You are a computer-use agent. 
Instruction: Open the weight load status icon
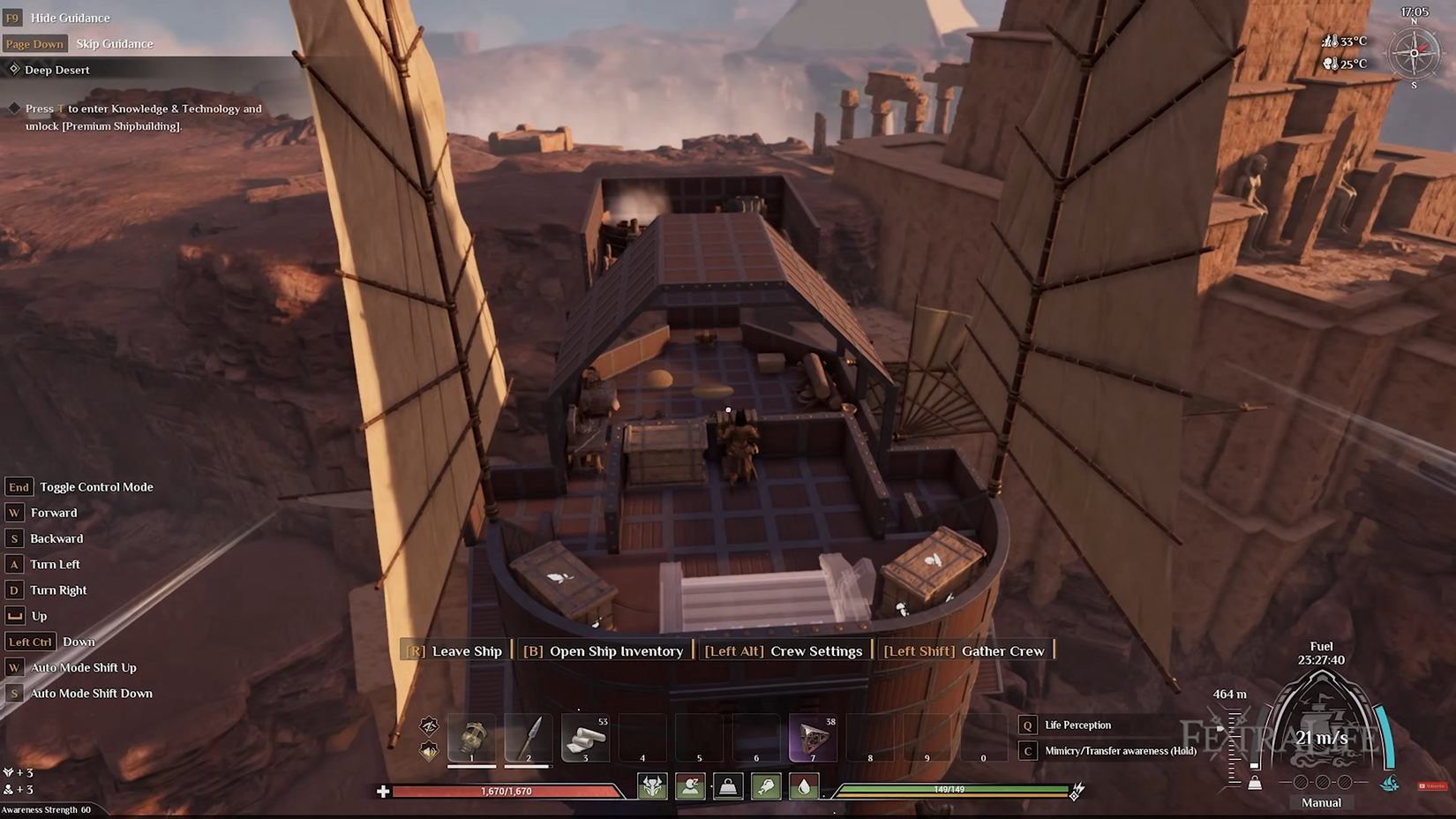(728, 785)
